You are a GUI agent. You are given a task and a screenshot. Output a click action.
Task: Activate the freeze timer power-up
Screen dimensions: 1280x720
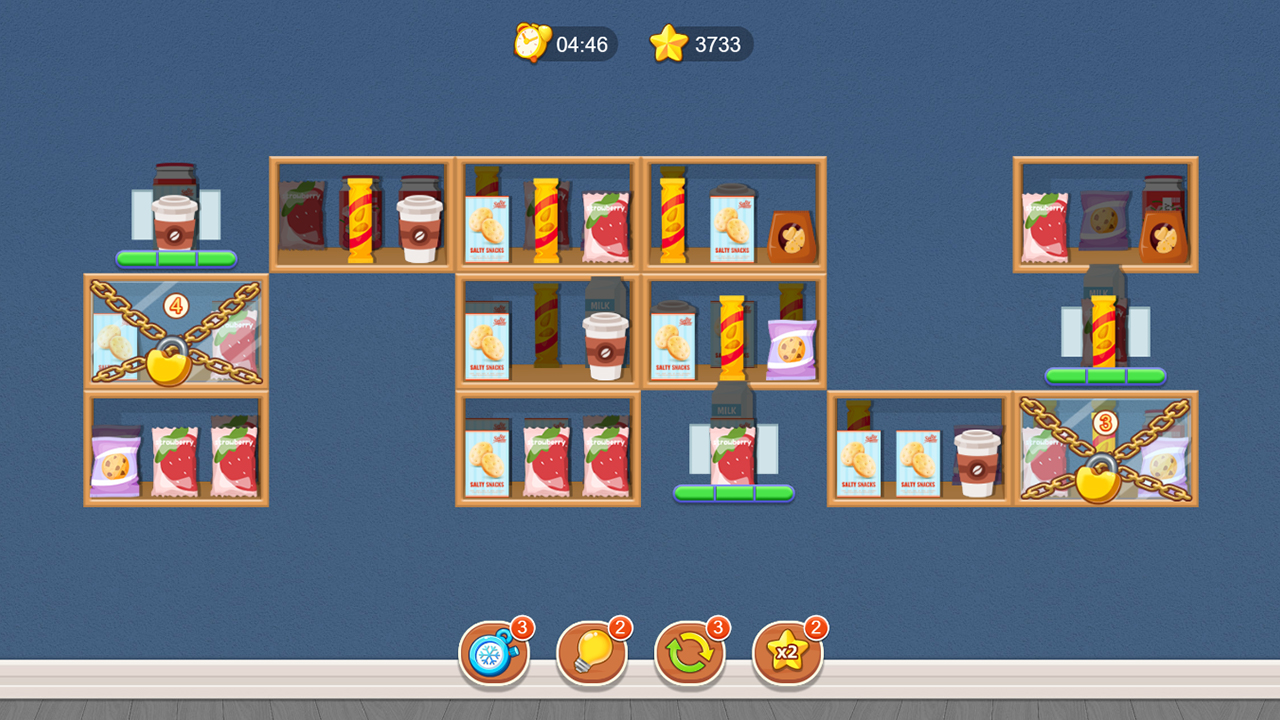(495, 652)
